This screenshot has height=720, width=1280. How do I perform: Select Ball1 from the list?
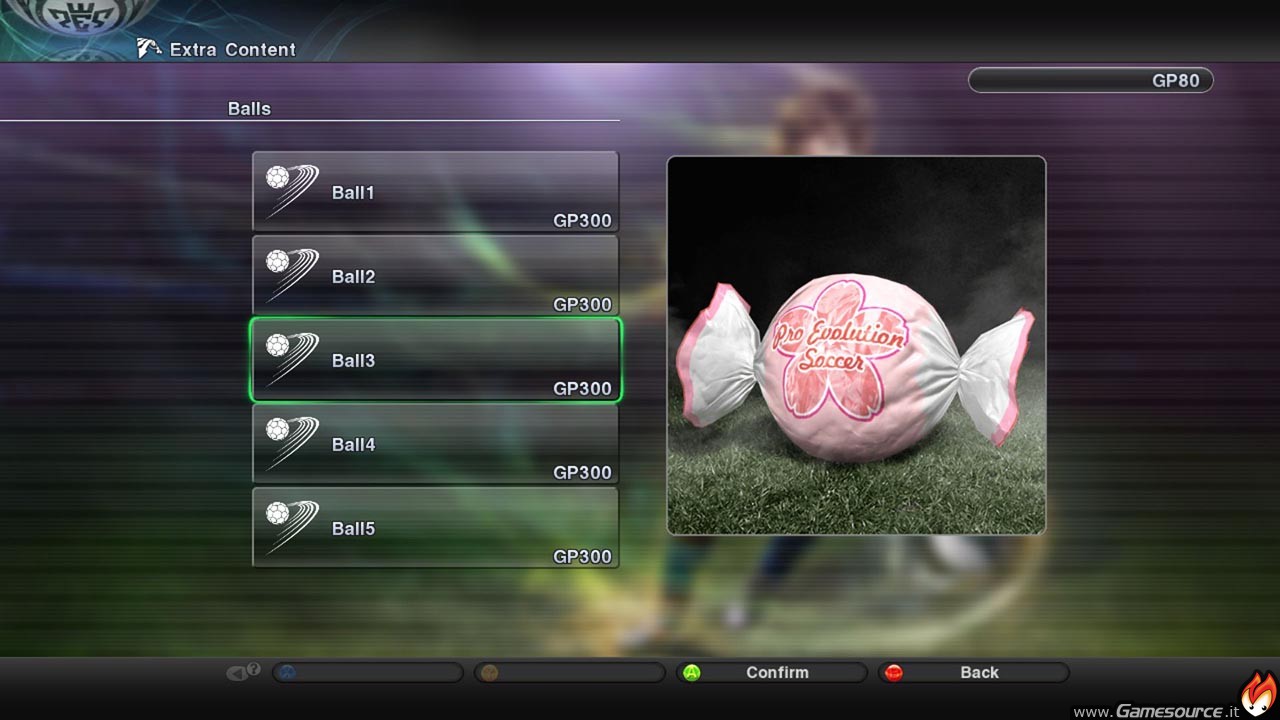(x=435, y=192)
